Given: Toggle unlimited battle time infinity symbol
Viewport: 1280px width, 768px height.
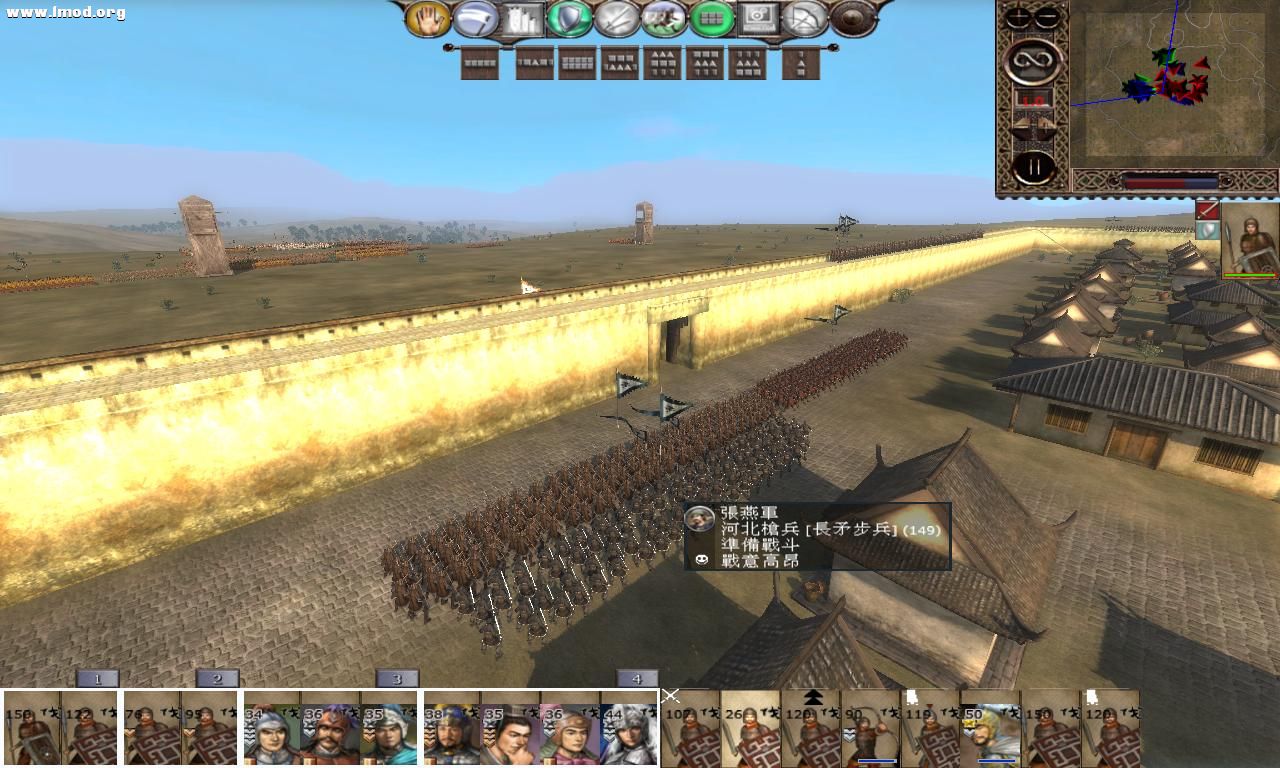Looking at the screenshot, I should pos(1032,58).
